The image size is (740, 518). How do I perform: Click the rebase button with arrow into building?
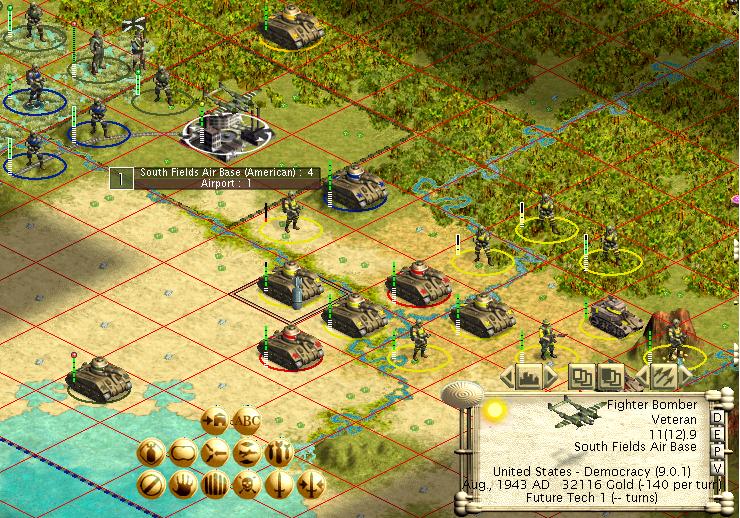[x=214, y=420]
